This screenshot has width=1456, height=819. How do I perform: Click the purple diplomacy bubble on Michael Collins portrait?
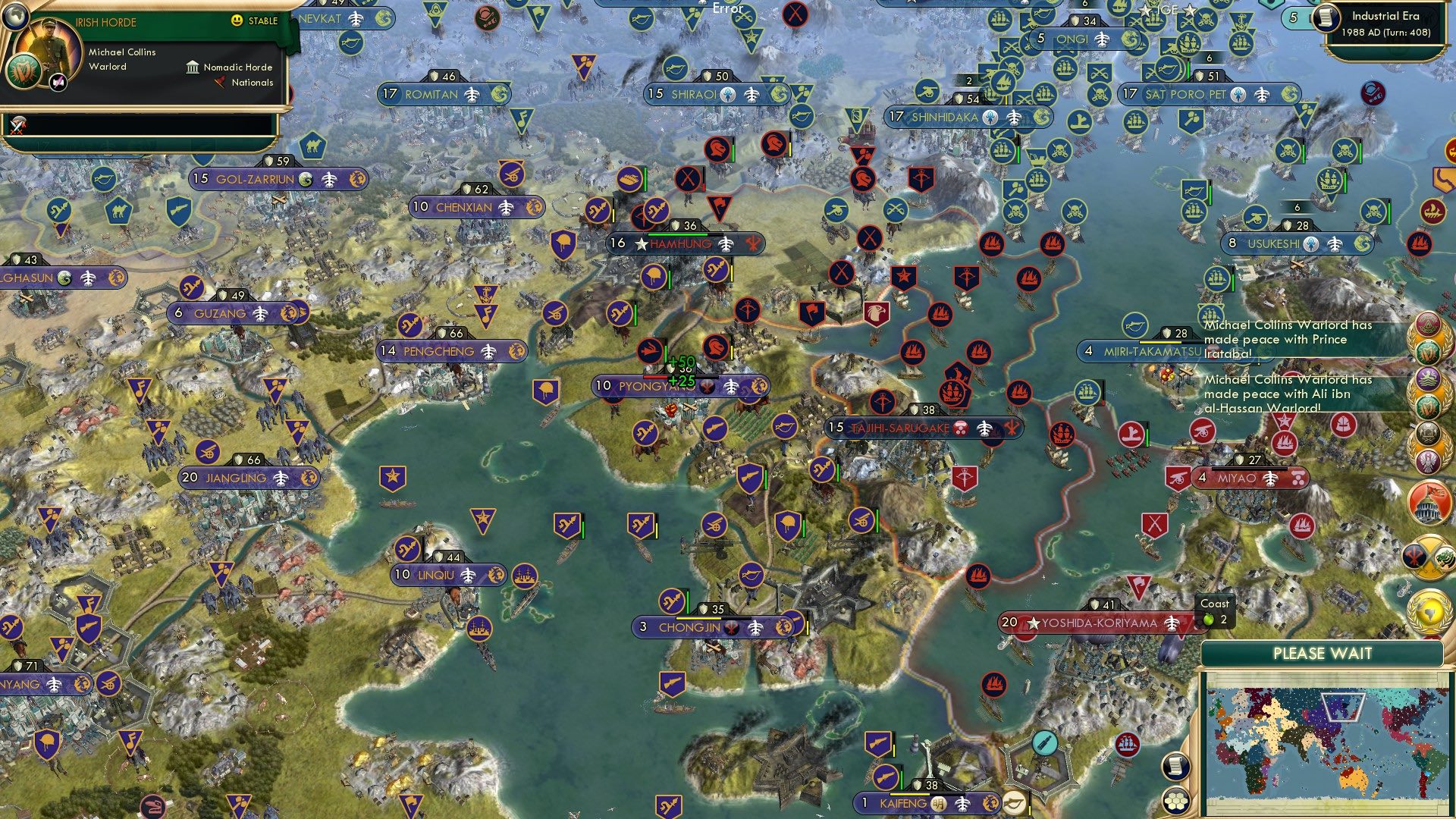tap(57, 83)
